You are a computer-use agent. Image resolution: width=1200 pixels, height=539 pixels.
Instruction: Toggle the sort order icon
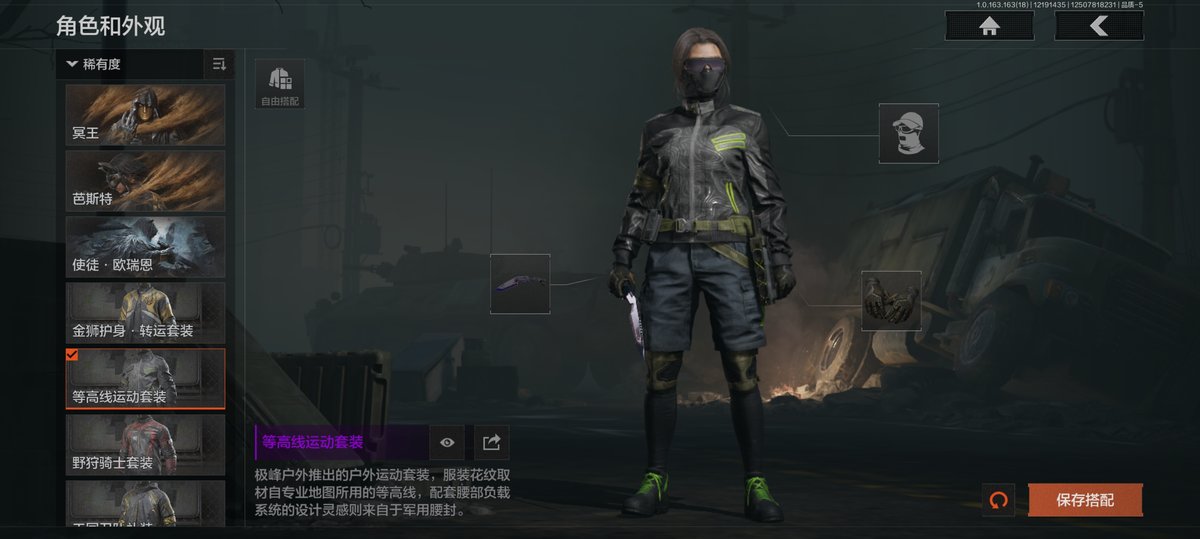[219, 65]
